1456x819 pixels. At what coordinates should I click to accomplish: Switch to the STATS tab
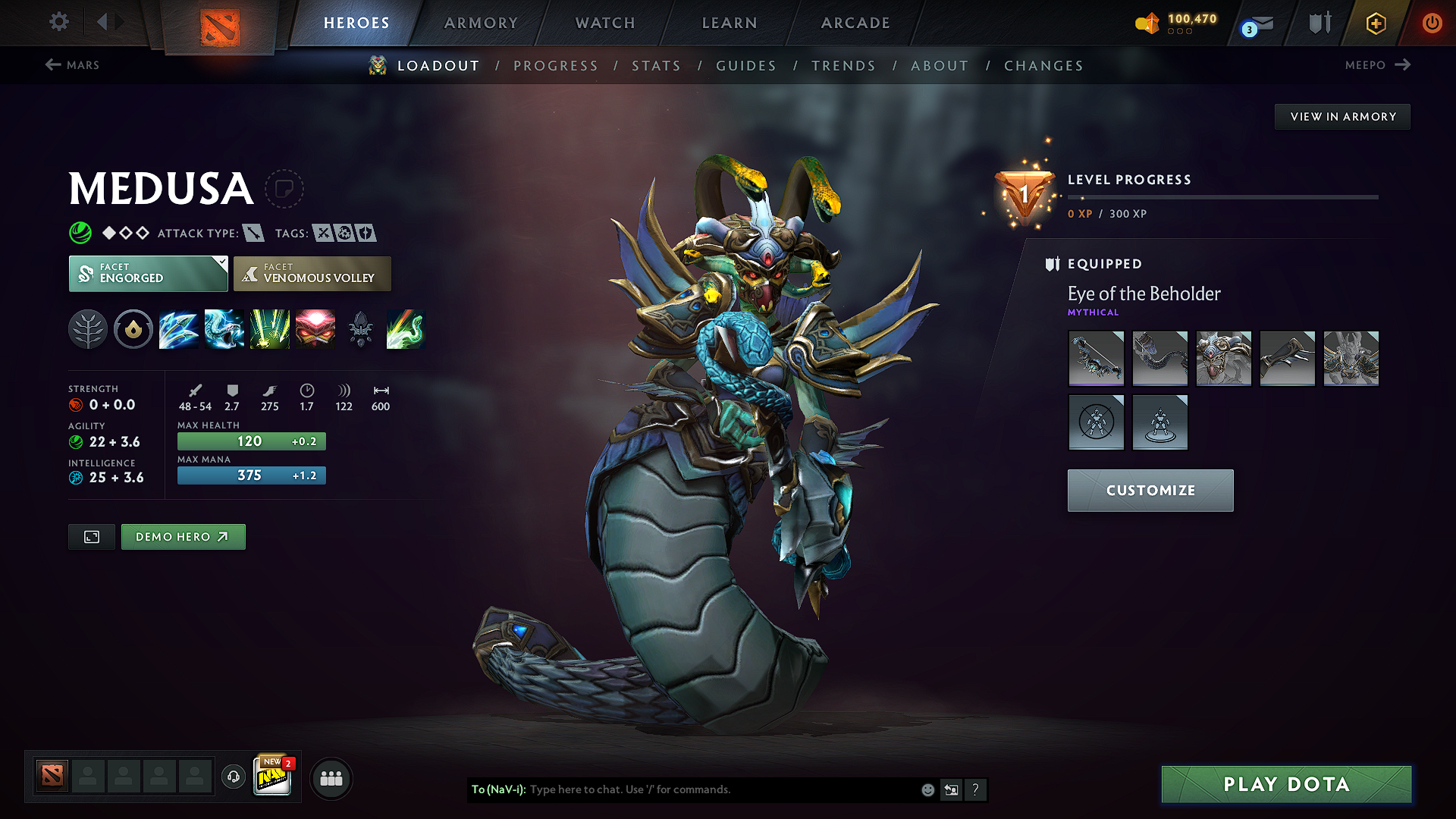656,65
